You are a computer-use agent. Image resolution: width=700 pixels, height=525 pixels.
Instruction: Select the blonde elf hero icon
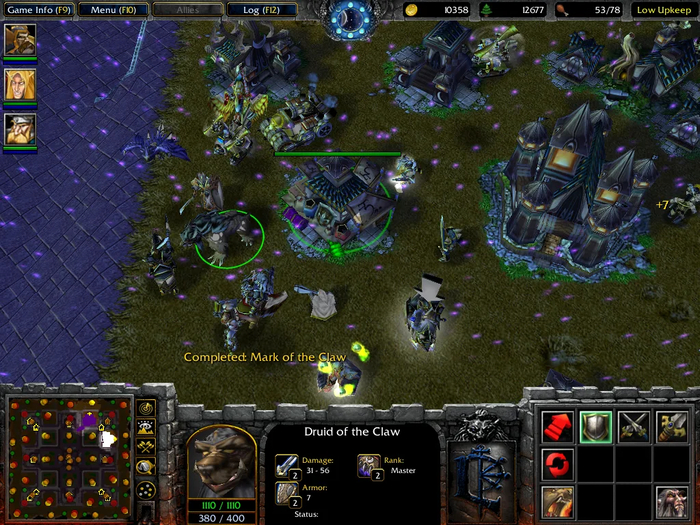tap(19, 84)
